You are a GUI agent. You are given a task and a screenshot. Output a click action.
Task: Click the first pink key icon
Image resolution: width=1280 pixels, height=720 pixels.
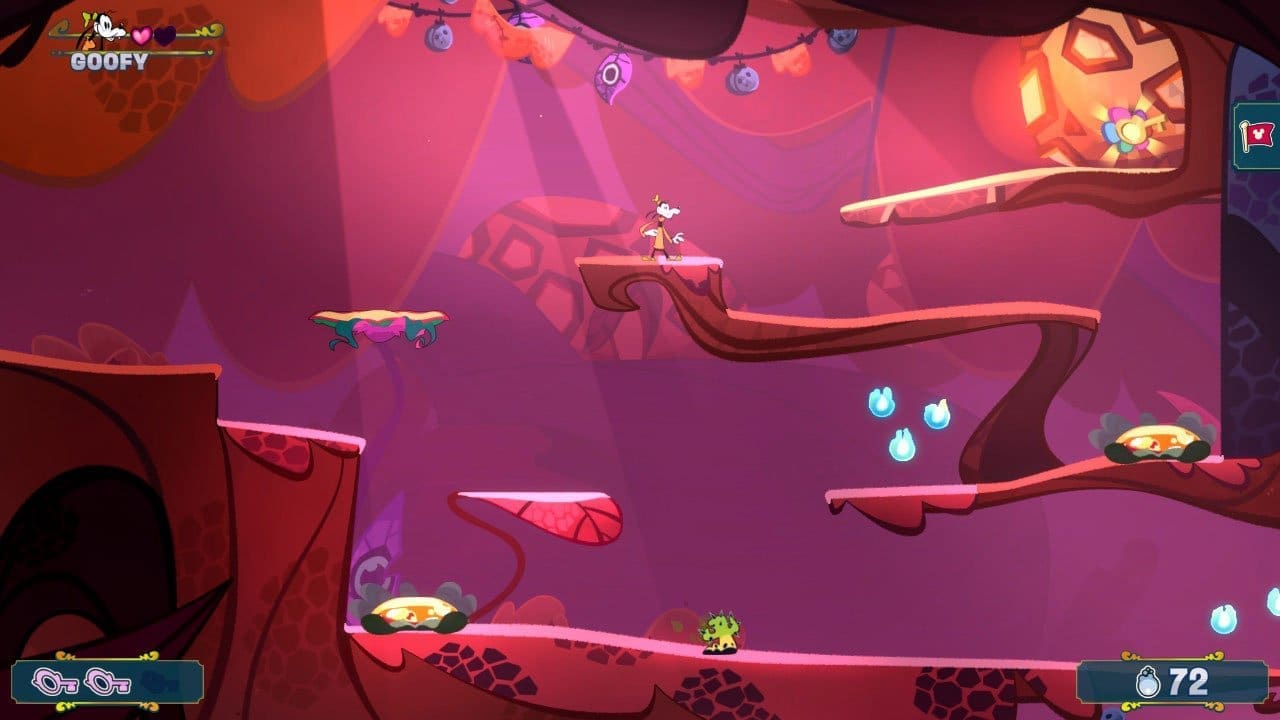tap(55, 682)
